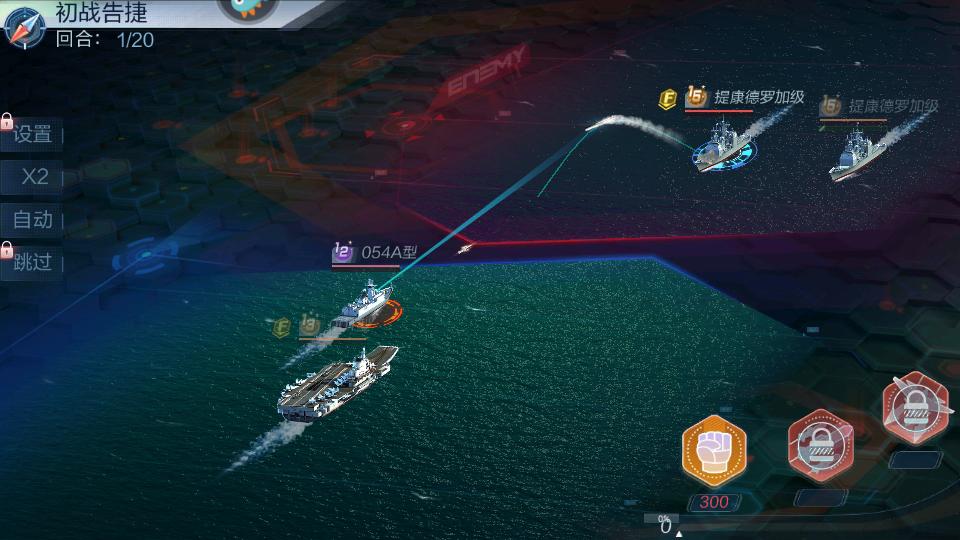Select the locked aircraft skill hexagon
This screenshot has width=960, height=540.
(915, 408)
